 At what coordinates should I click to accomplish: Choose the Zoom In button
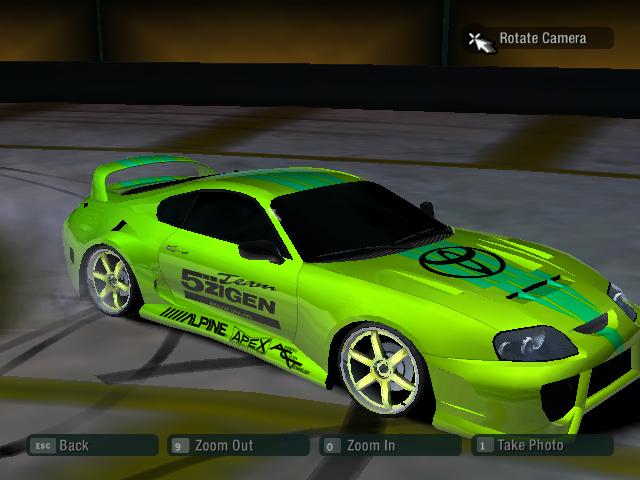[x=372, y=445]
